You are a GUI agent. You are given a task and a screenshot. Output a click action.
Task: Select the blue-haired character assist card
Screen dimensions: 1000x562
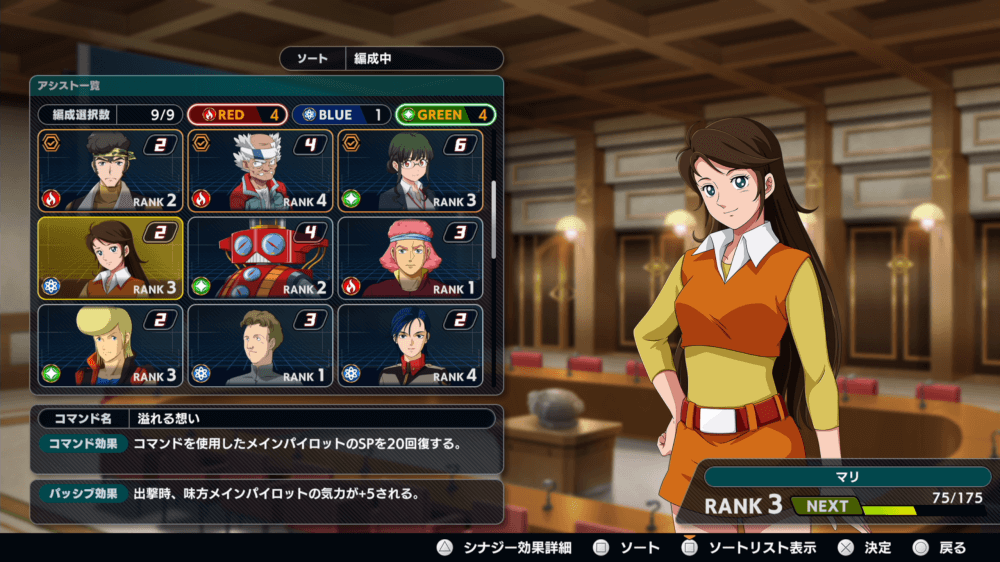point(410,345)
